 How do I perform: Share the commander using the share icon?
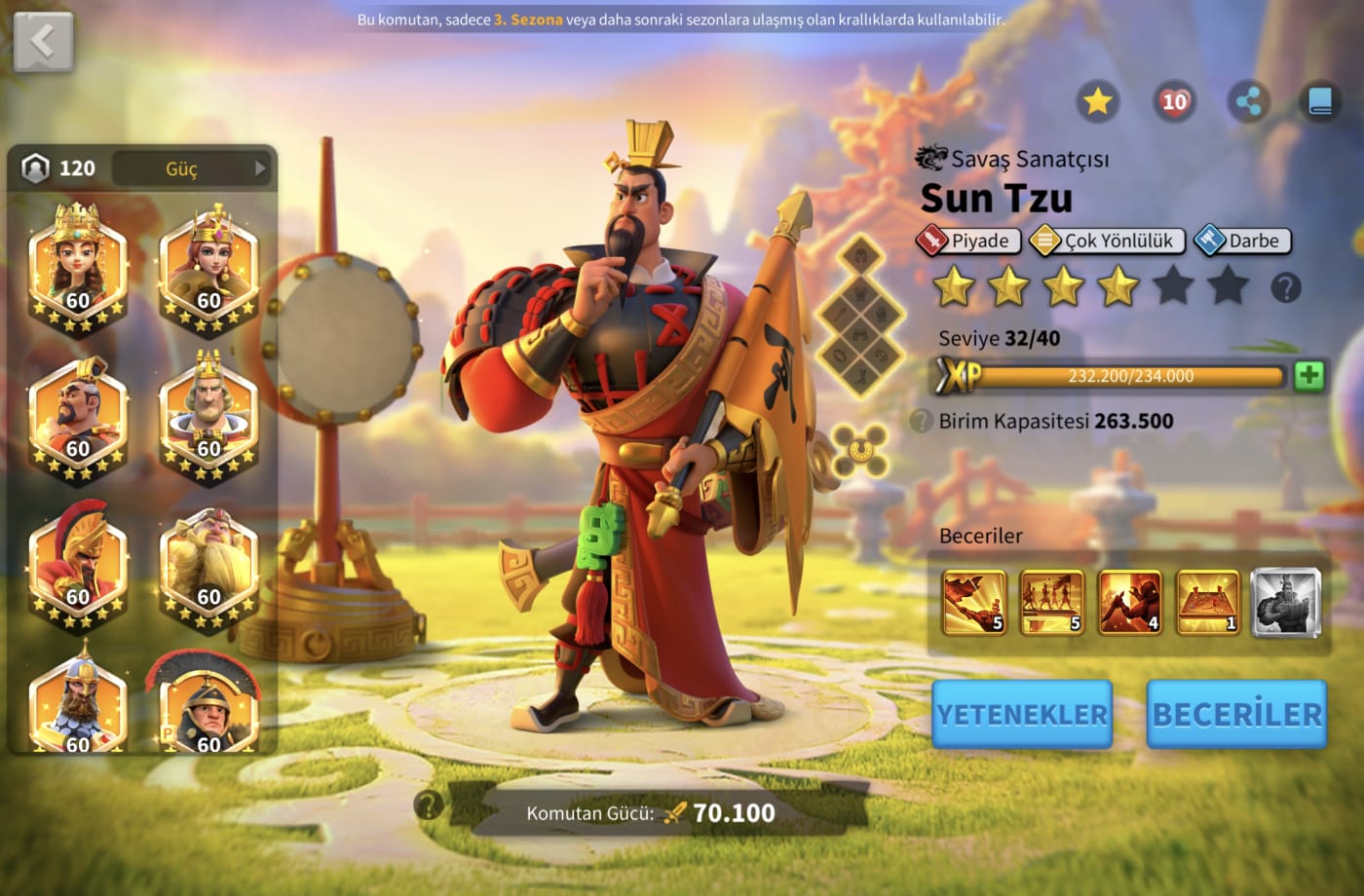(1248, 101)
